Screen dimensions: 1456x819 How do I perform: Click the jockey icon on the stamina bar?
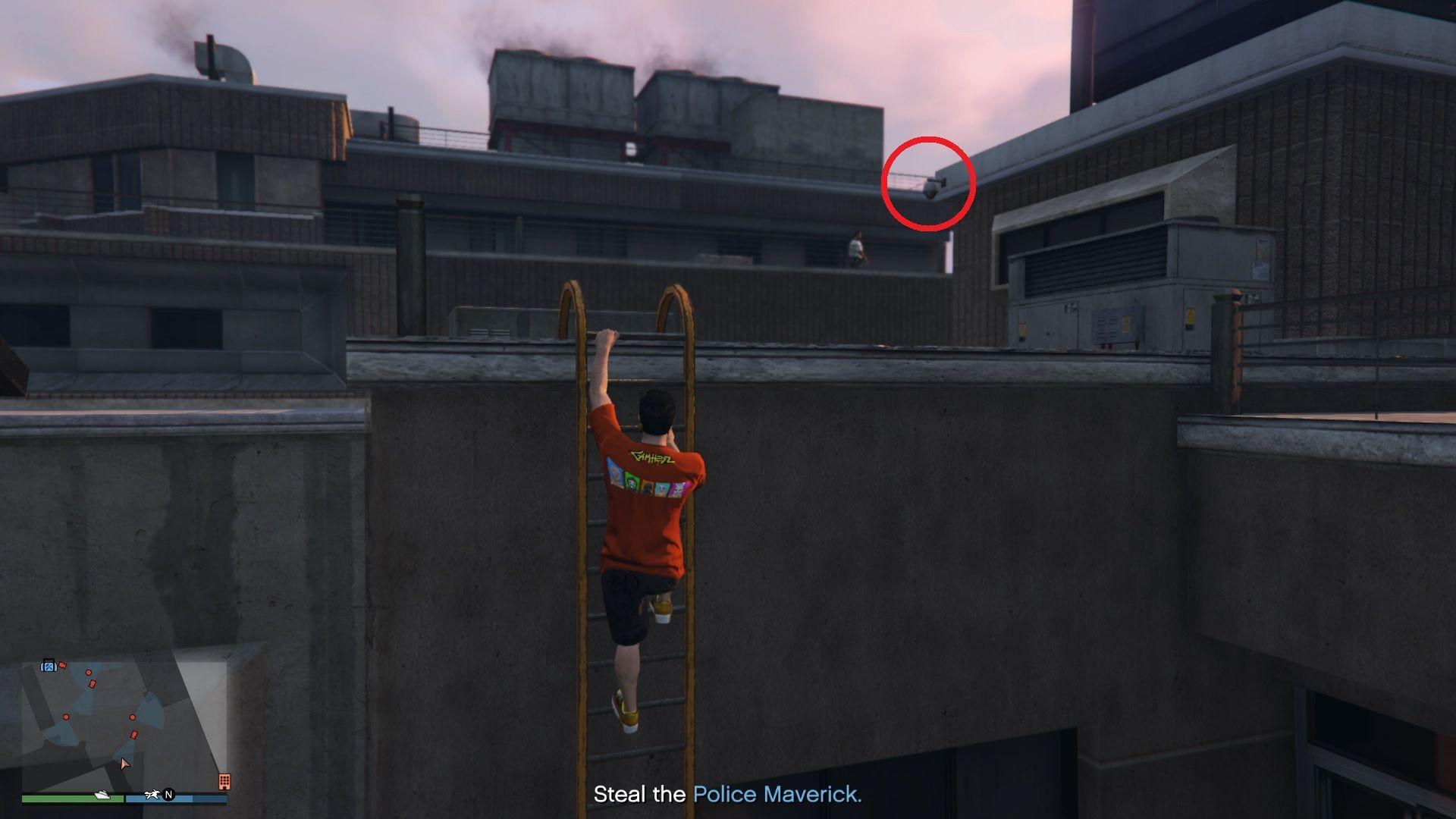(x=152, y=795)
